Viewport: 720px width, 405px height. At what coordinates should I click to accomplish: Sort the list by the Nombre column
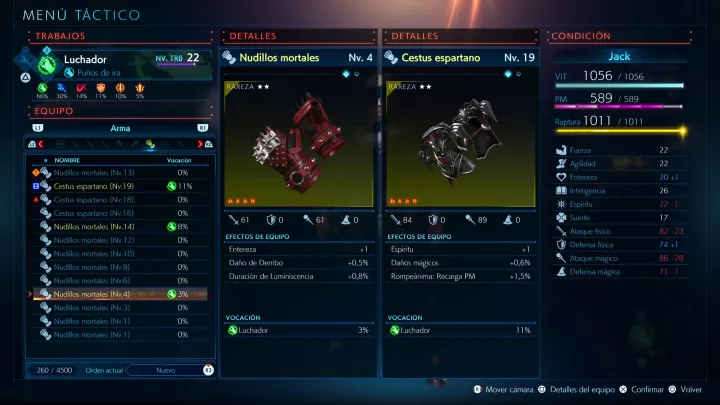tap(68, 160)
